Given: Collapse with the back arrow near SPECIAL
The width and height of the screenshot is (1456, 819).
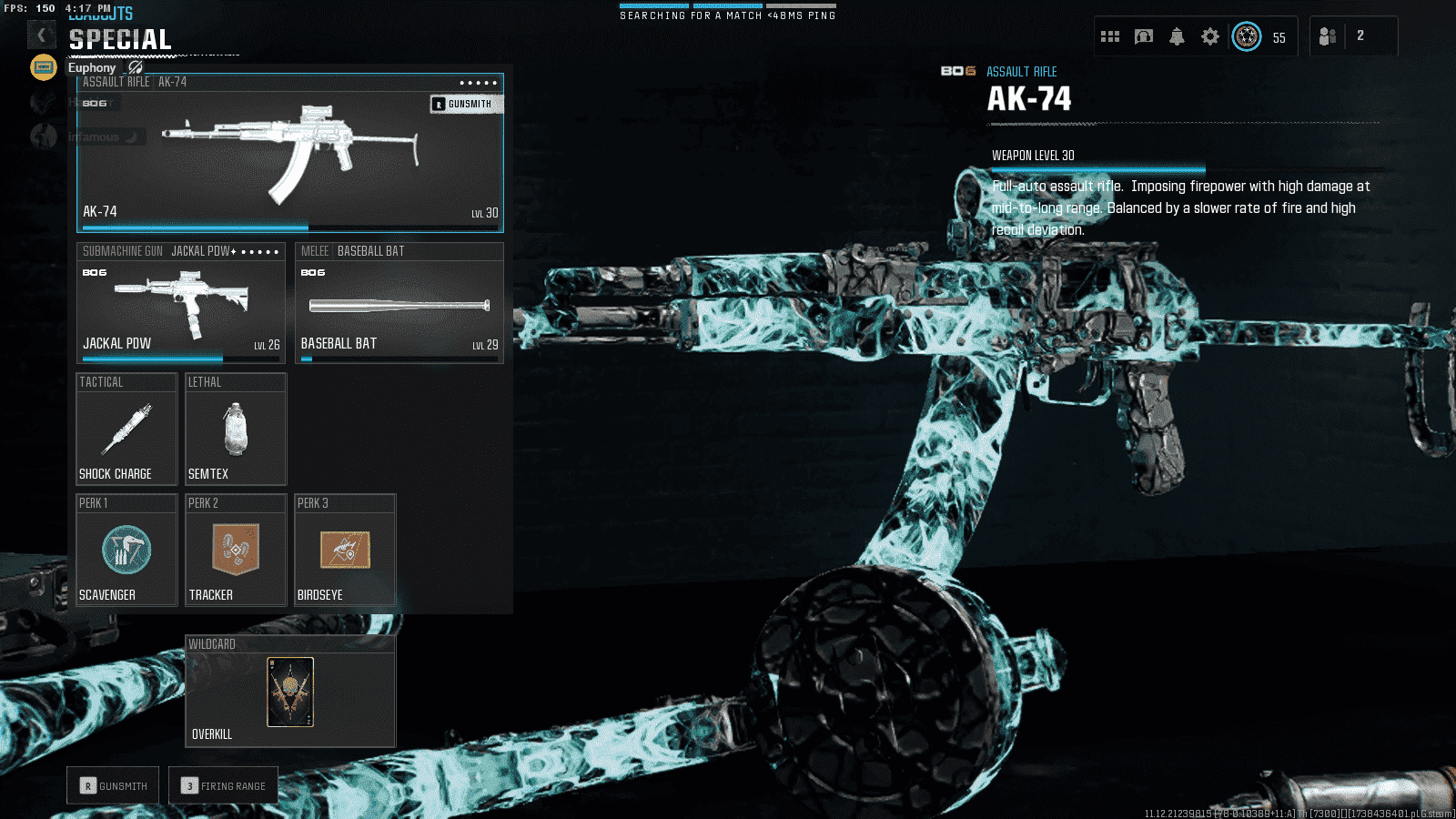Looking at the screenshot, I should tap(41, 35).
